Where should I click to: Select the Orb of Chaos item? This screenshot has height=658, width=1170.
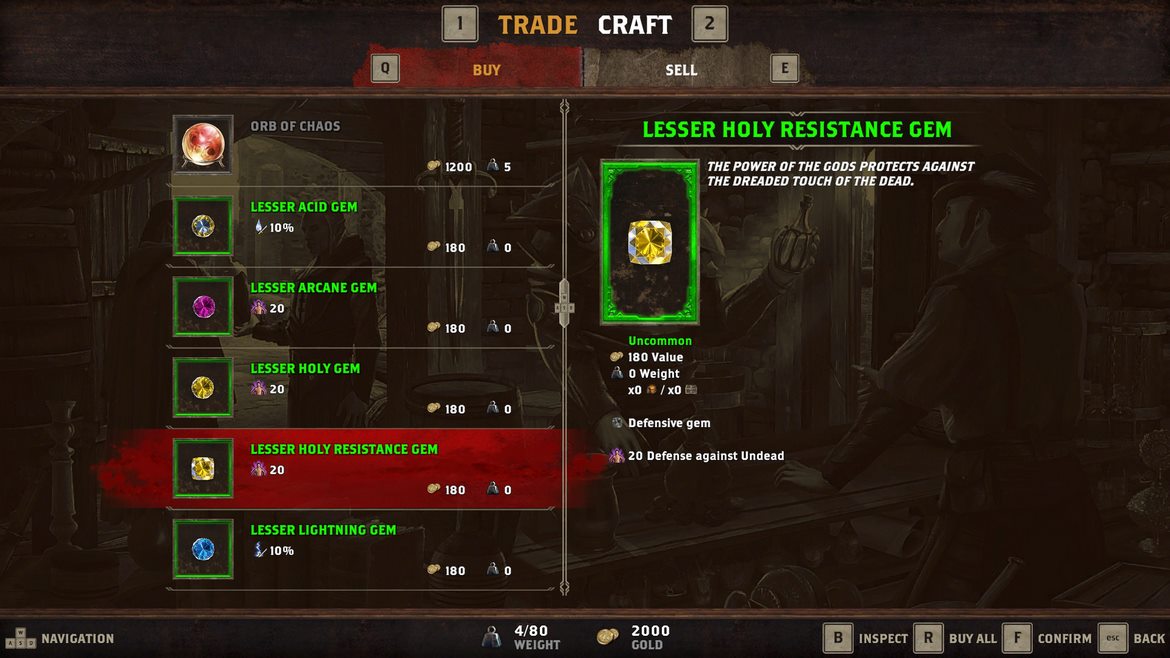pos(362,145)
